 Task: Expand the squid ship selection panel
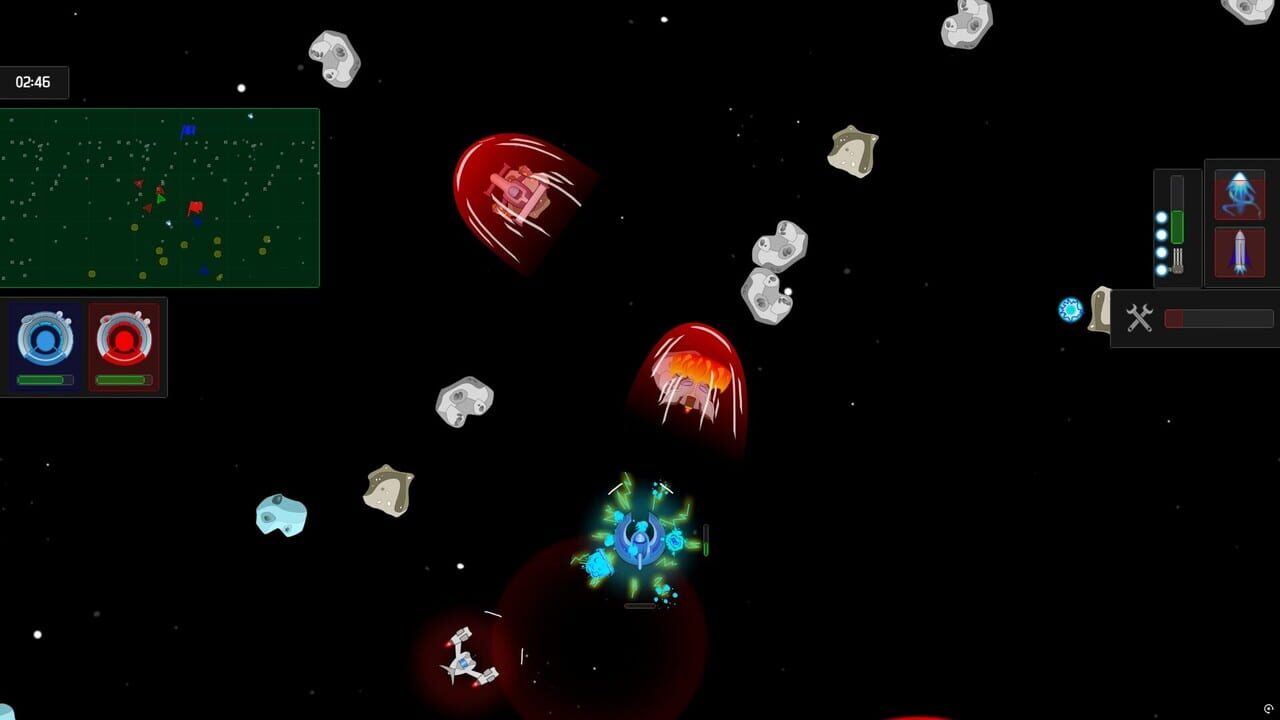click(1240, 194)
